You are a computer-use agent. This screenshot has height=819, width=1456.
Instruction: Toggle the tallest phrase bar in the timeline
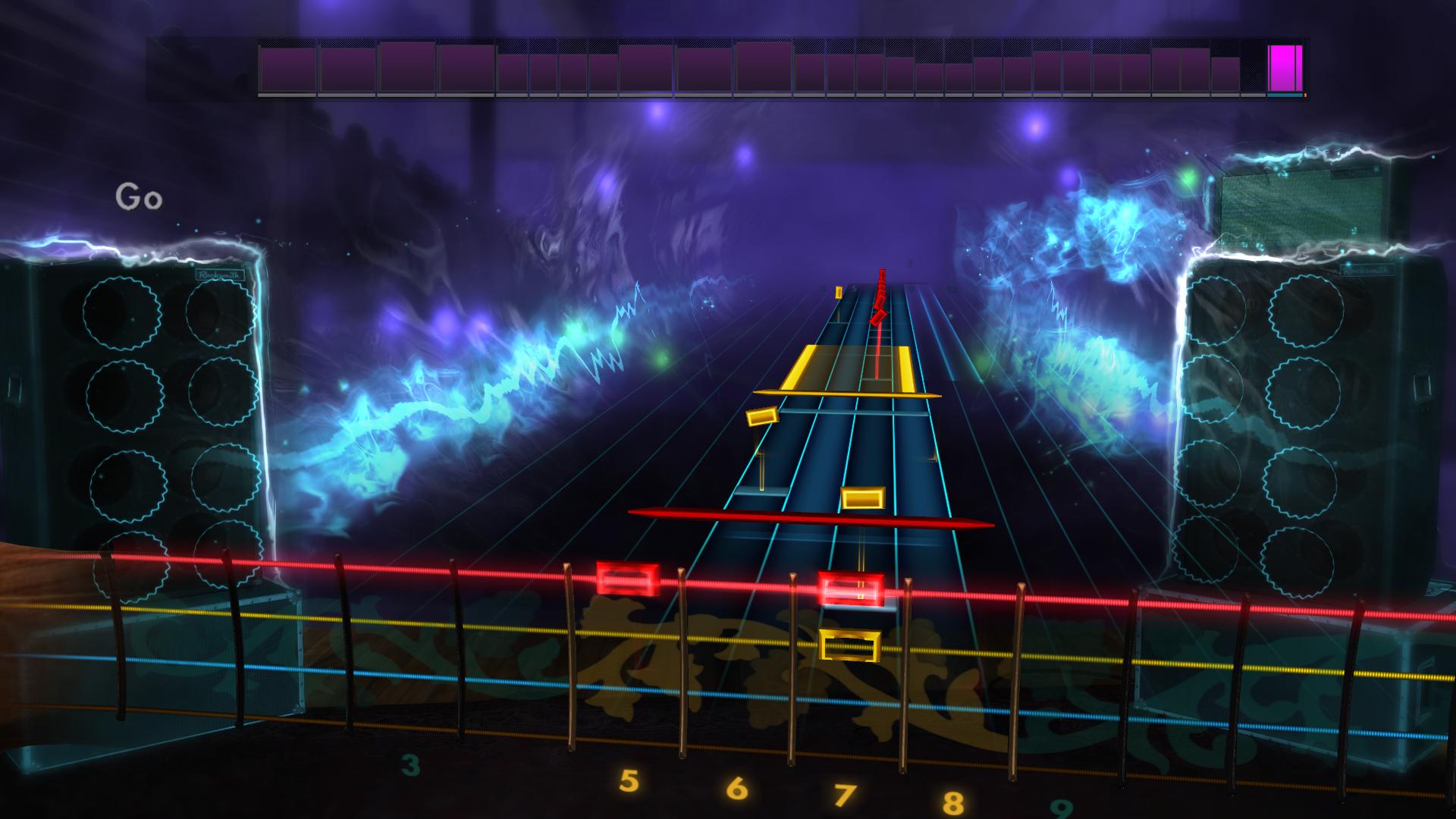tap(406, 71)
